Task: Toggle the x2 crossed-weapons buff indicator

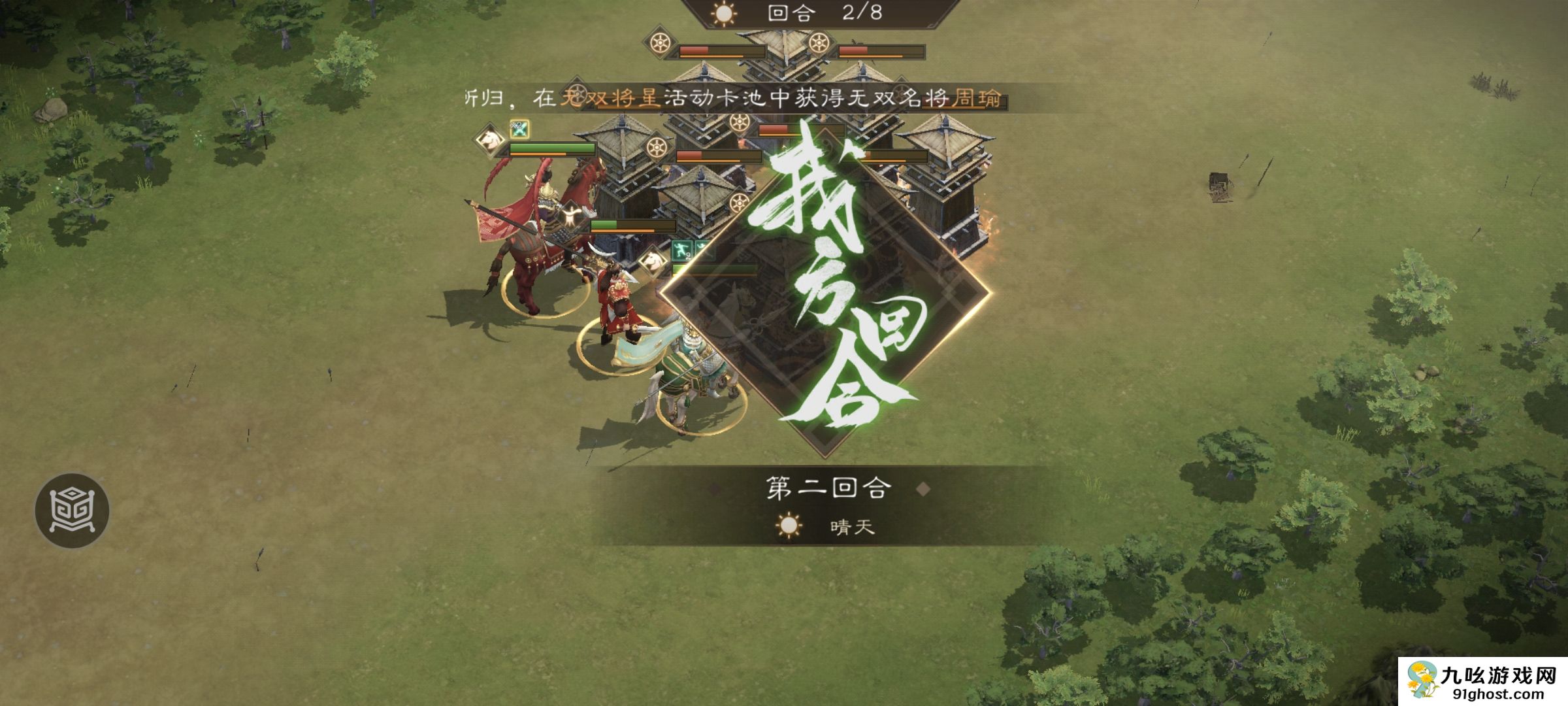Action: point(519,128)
